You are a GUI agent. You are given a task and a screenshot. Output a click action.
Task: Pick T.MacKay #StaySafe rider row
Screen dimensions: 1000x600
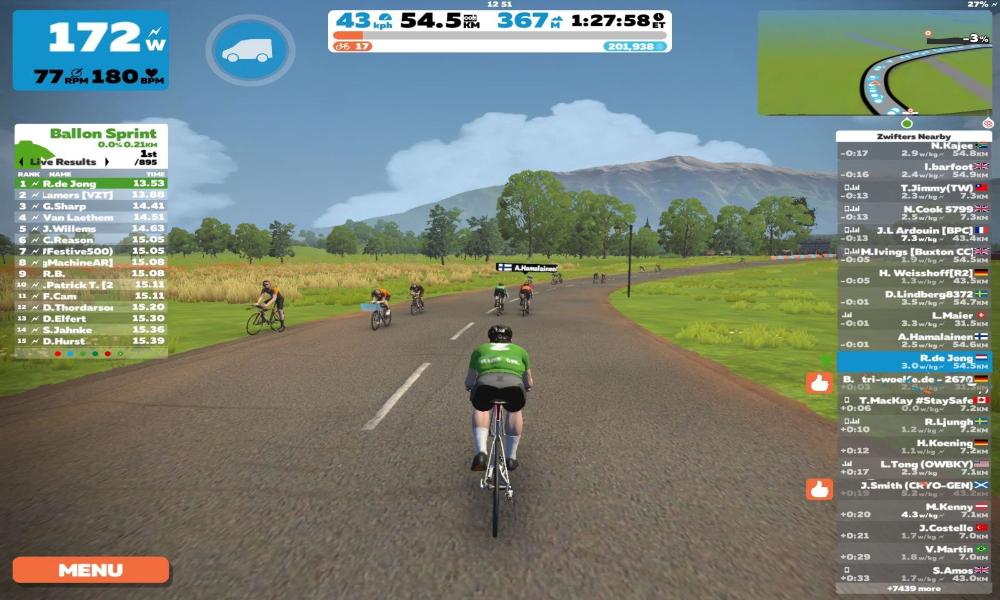[x=913, y=405]
